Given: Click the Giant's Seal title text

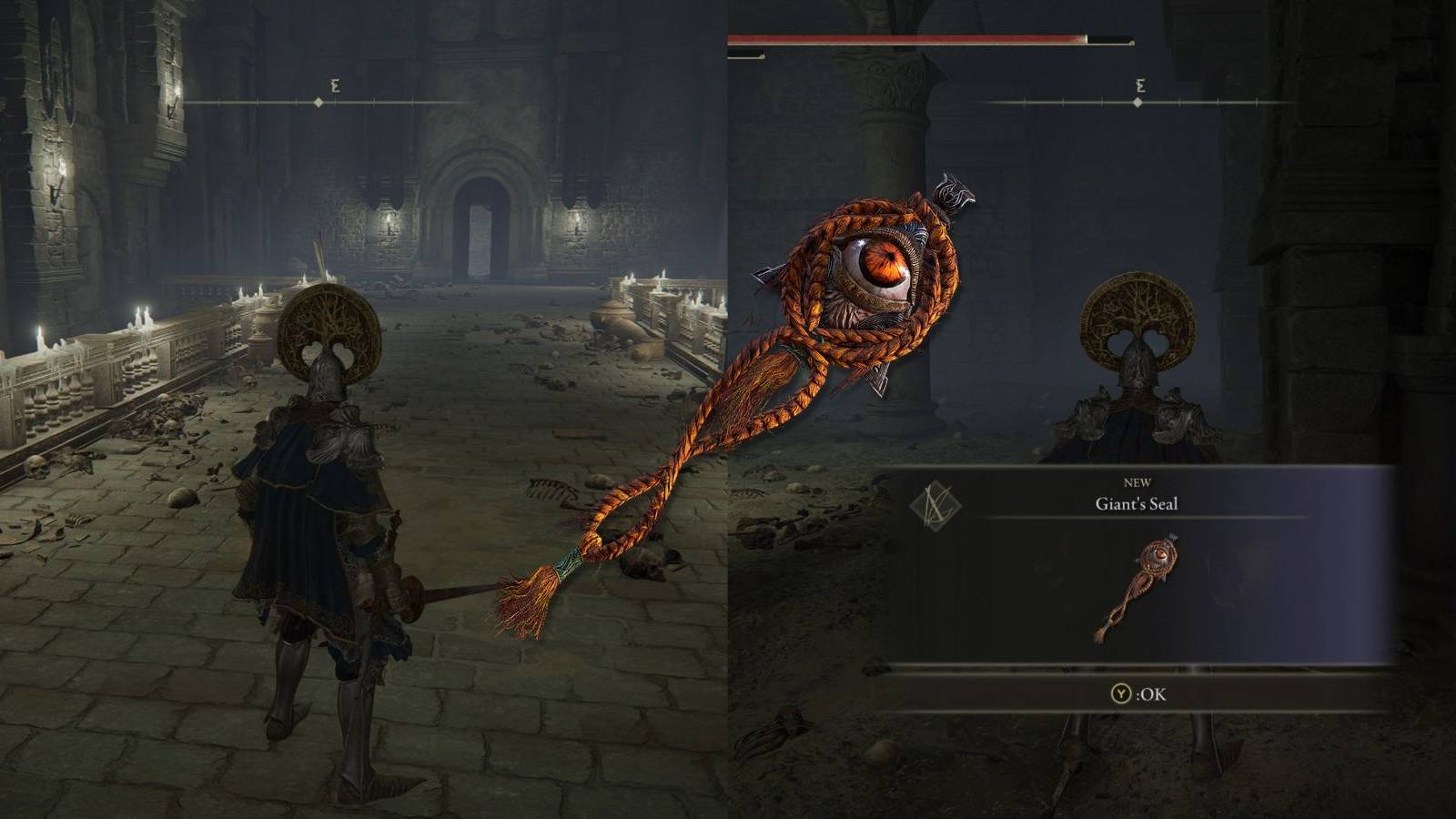Looking at the screenshot, I should [1137, 504].
